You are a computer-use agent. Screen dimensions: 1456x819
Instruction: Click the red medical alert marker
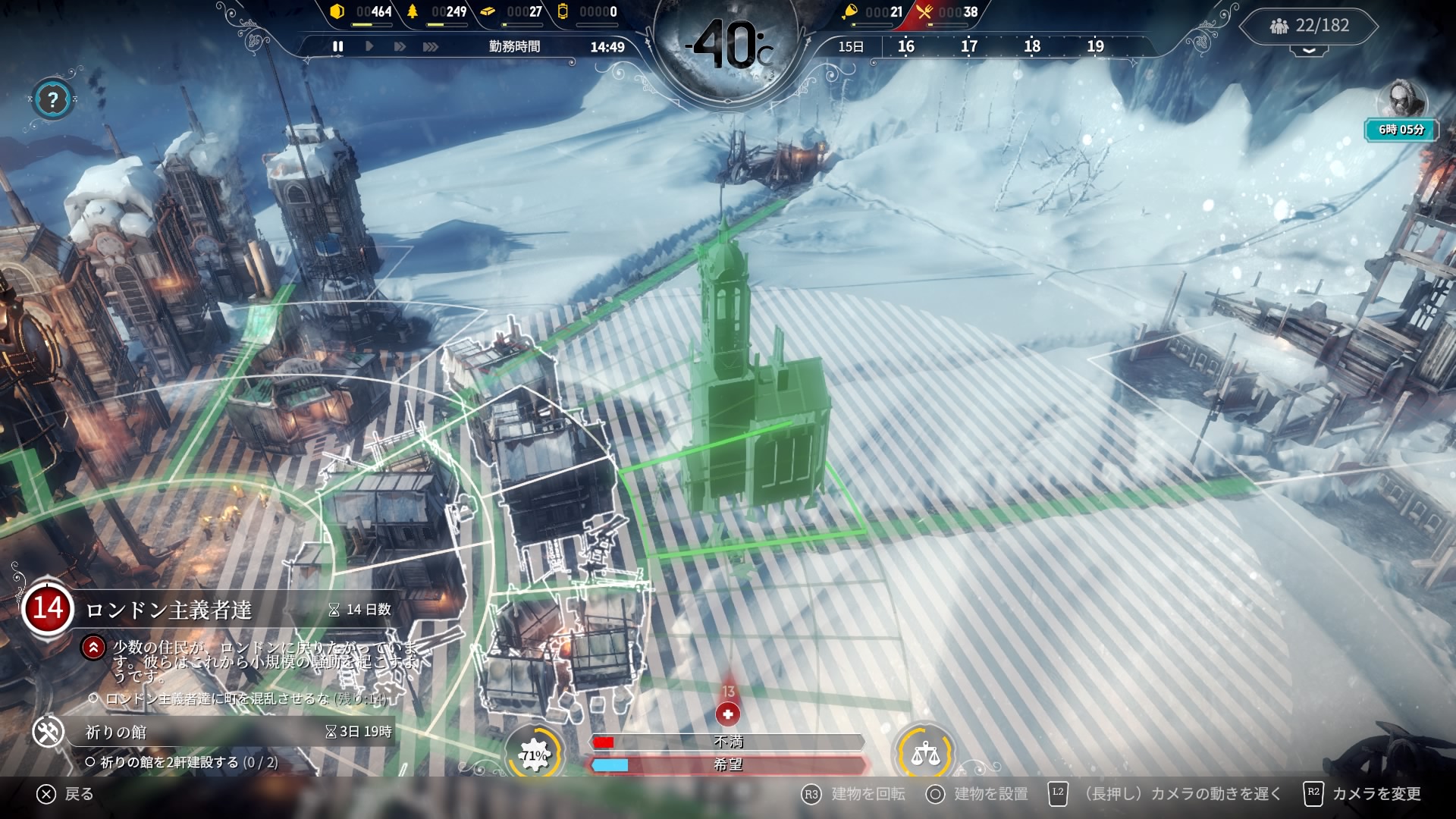tap(728, 714)
